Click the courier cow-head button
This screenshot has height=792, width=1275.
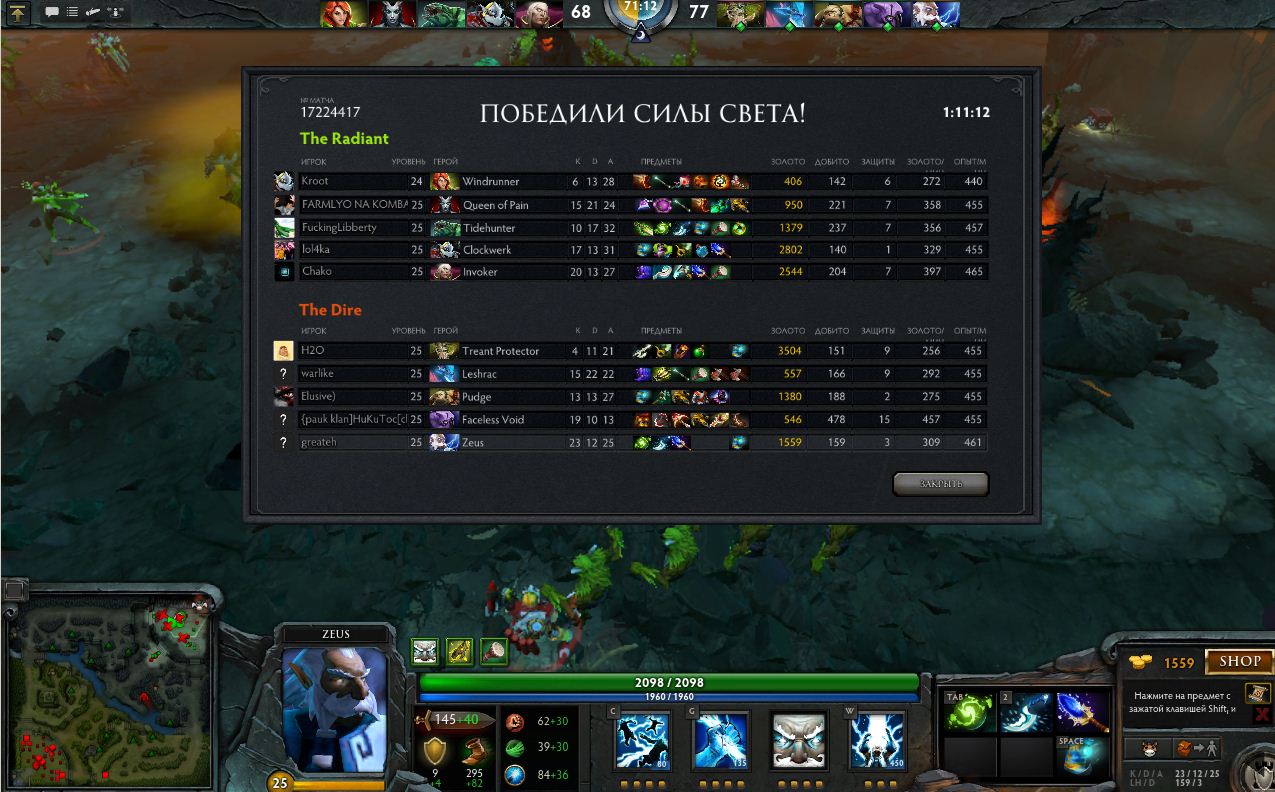click(x=1149, y=748)
